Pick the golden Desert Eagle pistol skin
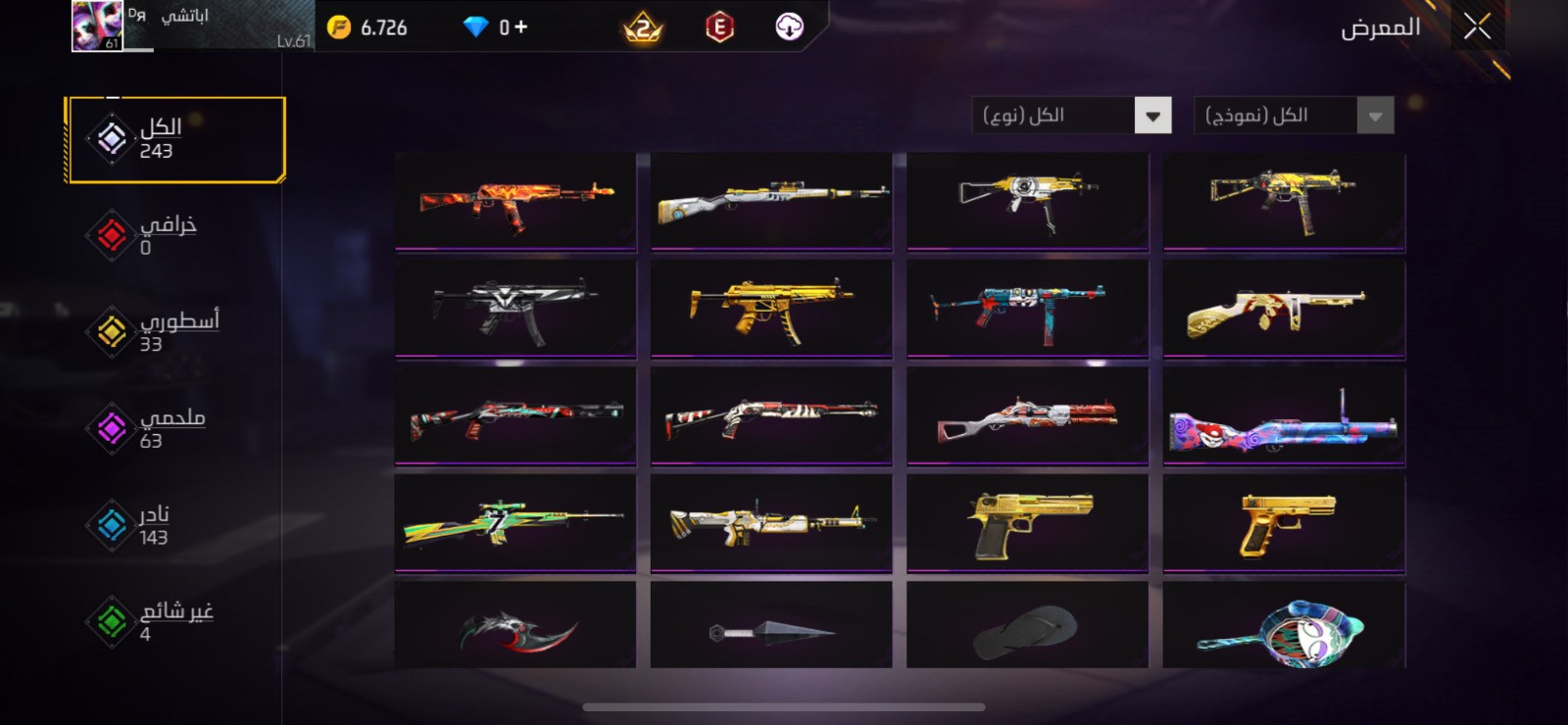This screenshot has width=1568, height=725. point(1027,523)
